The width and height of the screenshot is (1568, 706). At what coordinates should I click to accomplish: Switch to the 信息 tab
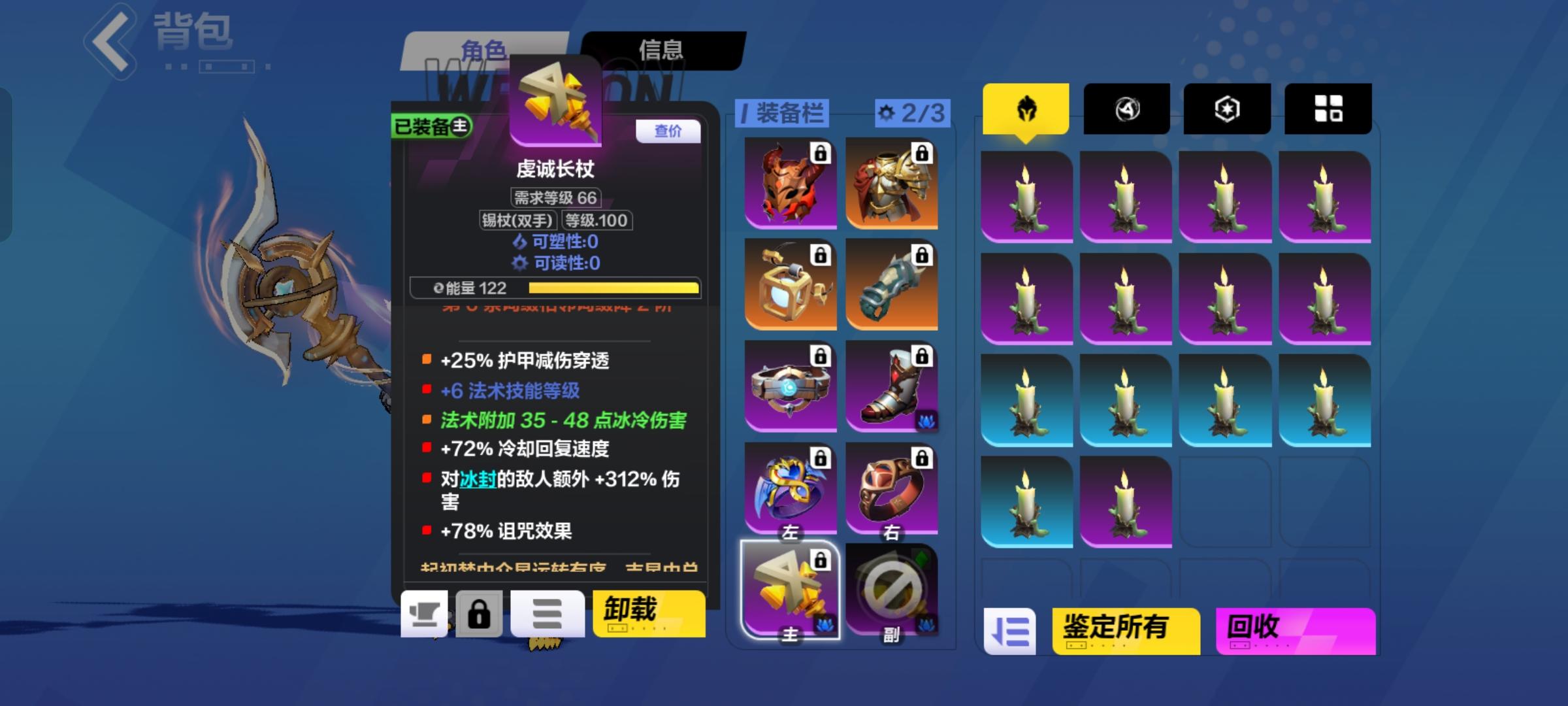(x=662, y=48)
